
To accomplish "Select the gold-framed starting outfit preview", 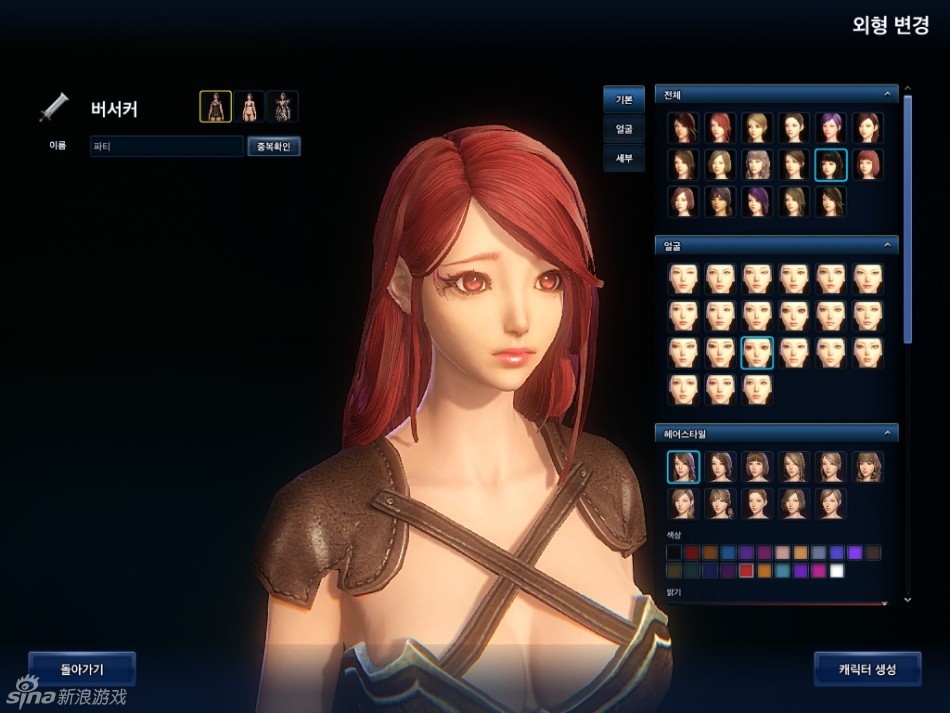I will (215, 106).
